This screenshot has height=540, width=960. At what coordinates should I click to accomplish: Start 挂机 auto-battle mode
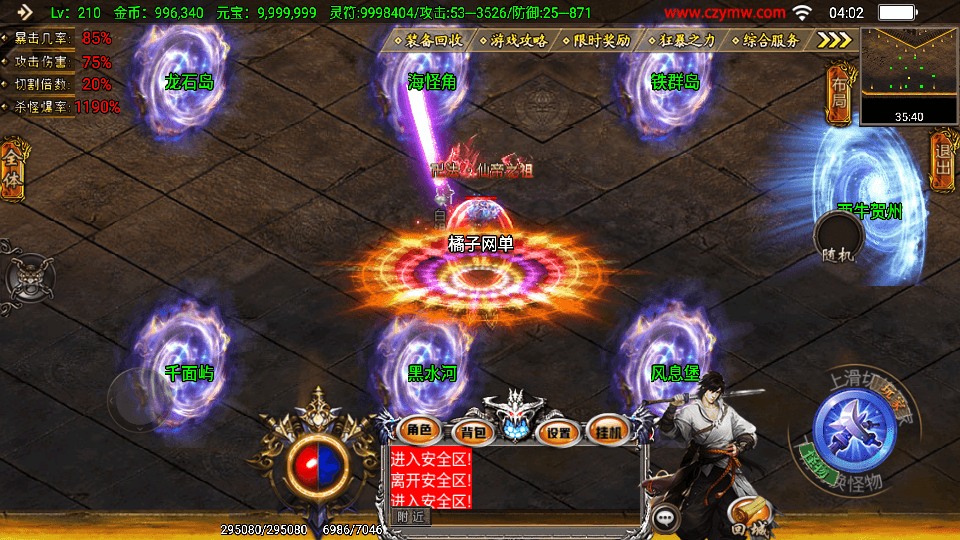point(609,432)
